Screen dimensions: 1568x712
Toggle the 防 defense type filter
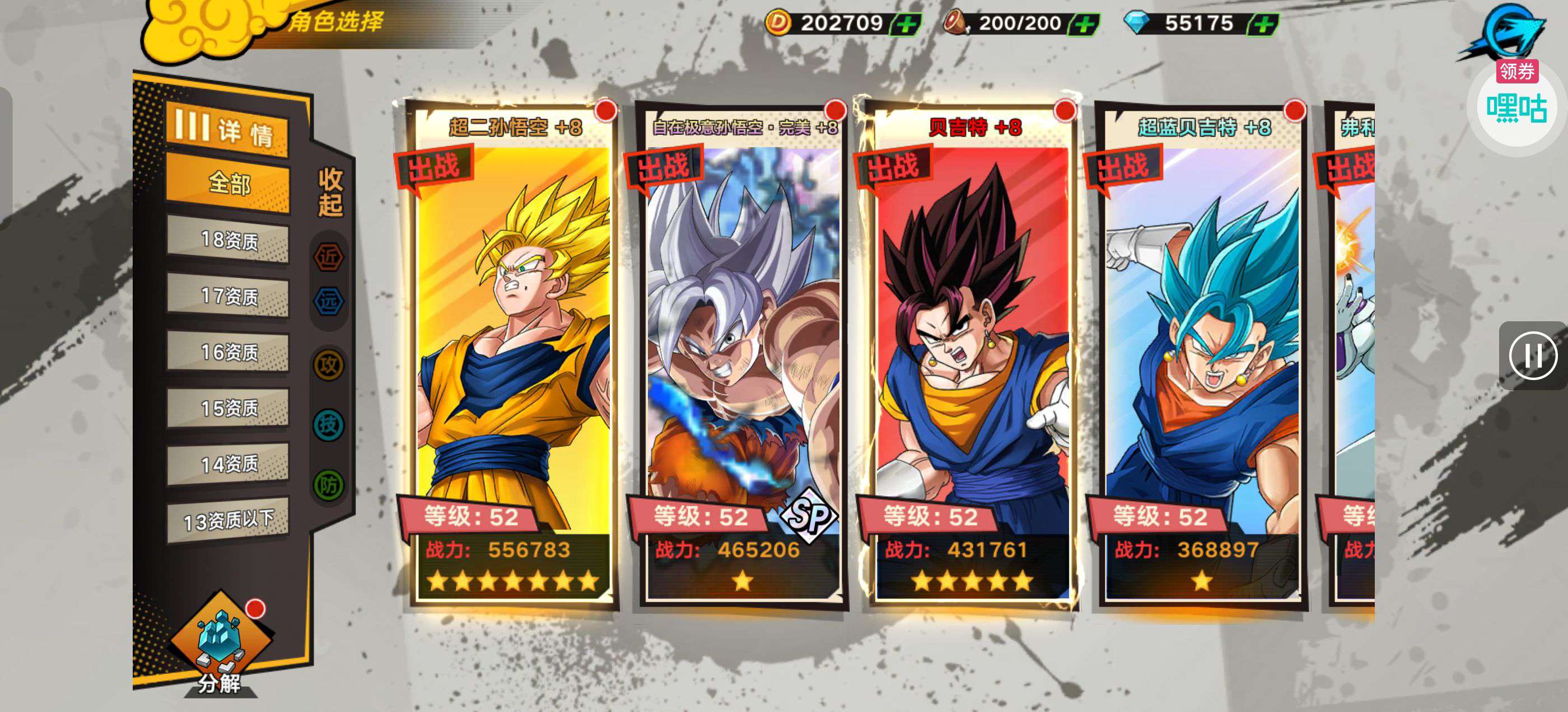(x=329, y=485)
